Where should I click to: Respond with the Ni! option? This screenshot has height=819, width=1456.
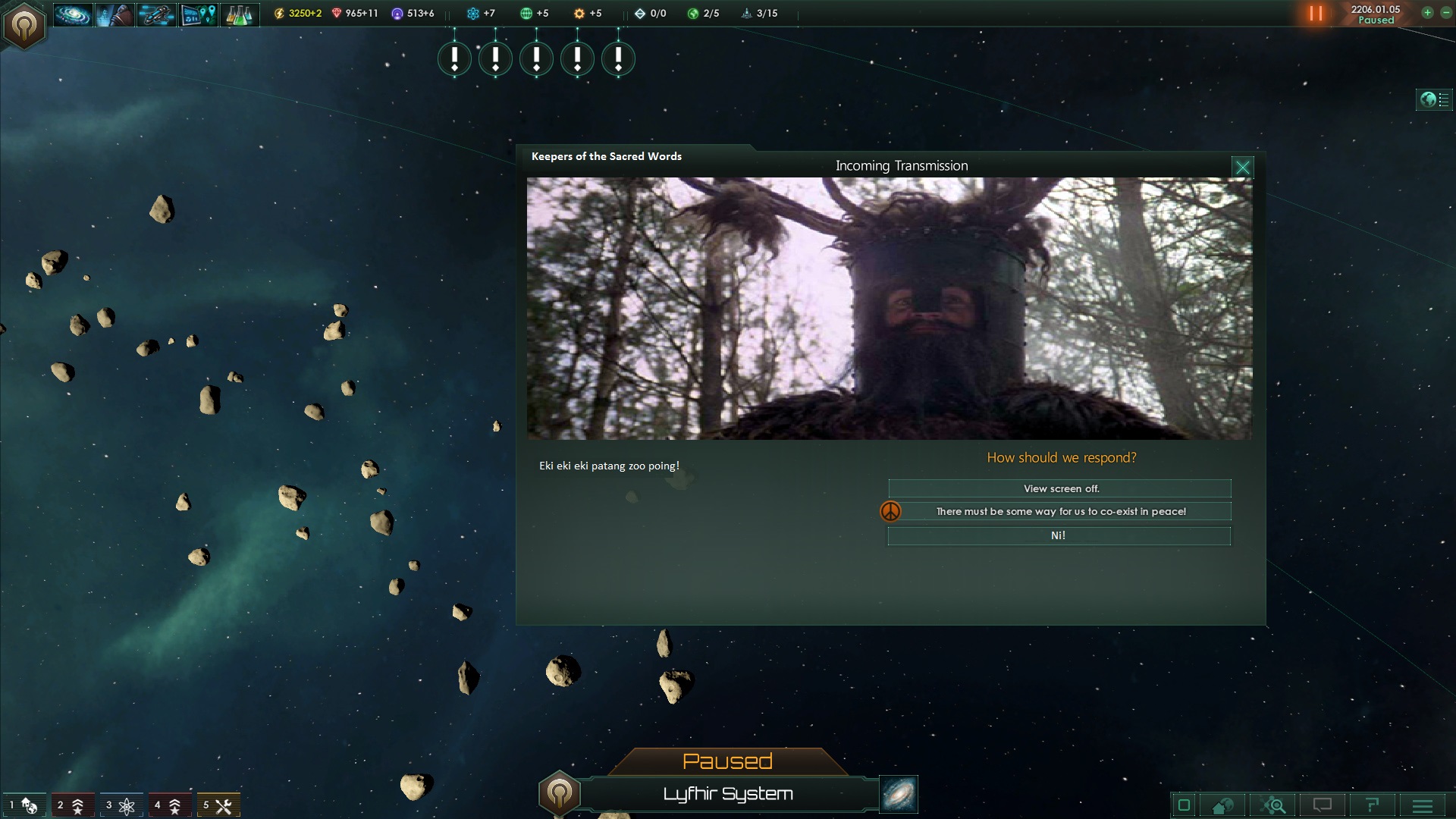click(1059, 535)
